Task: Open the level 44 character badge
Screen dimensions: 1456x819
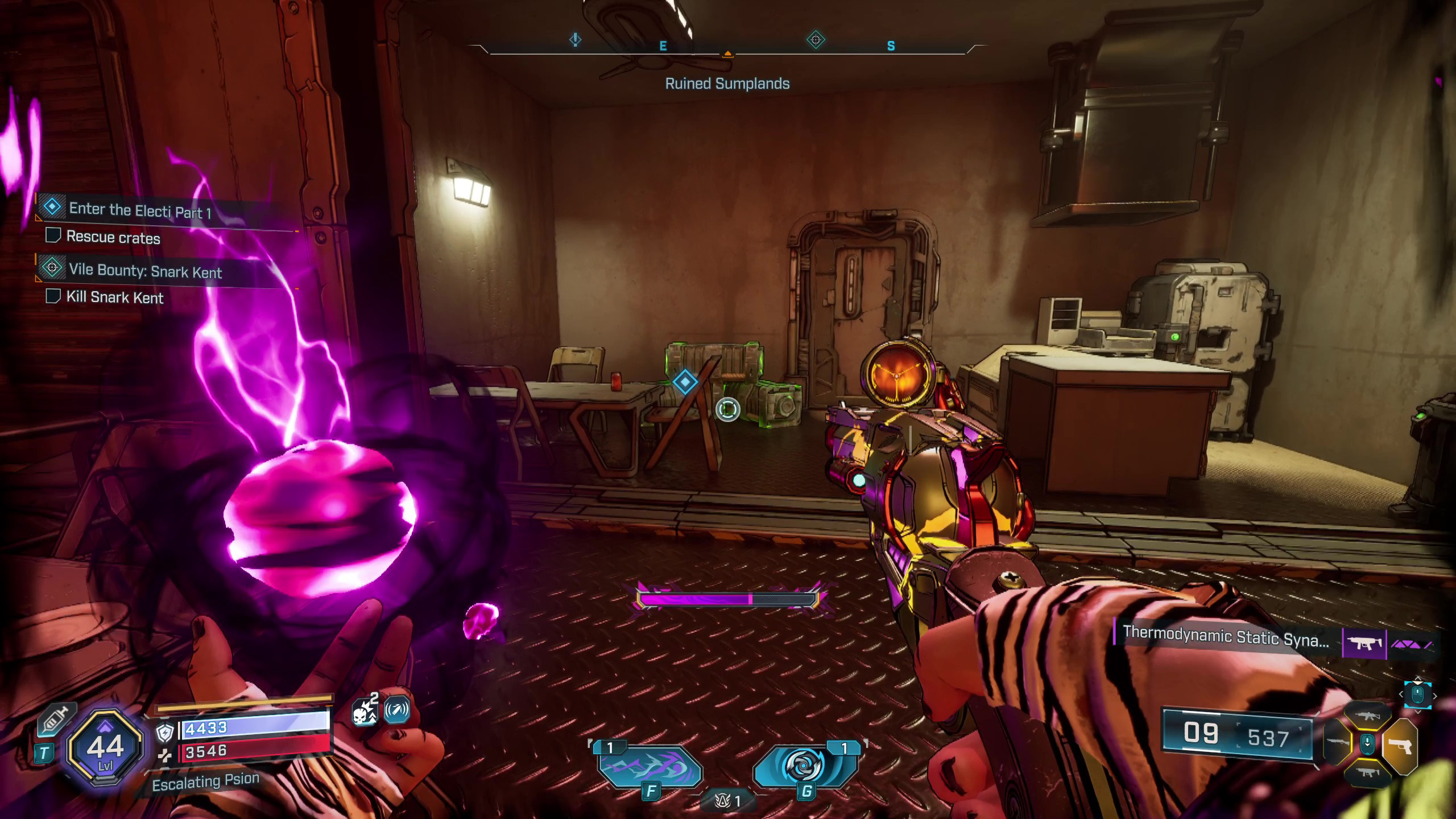Action: coord(105,747)
